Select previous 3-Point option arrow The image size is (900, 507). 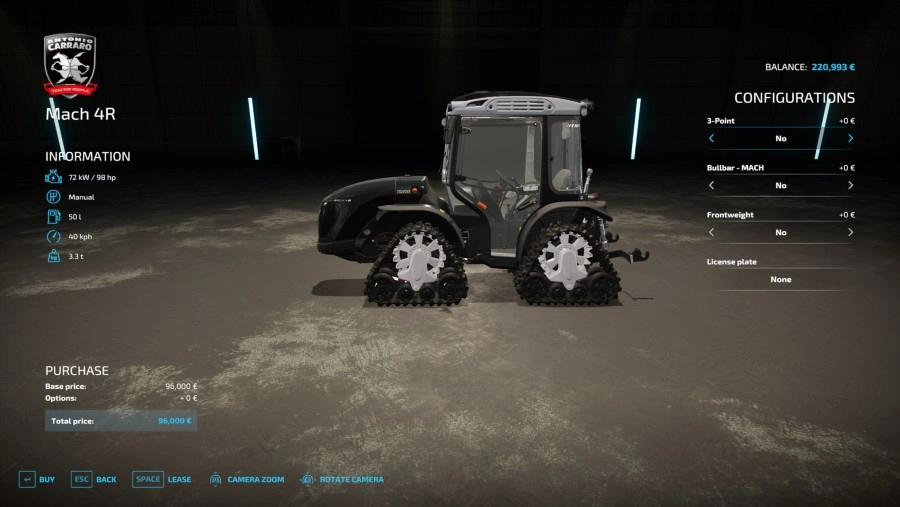pyautogui.click(x=712, y=138)
